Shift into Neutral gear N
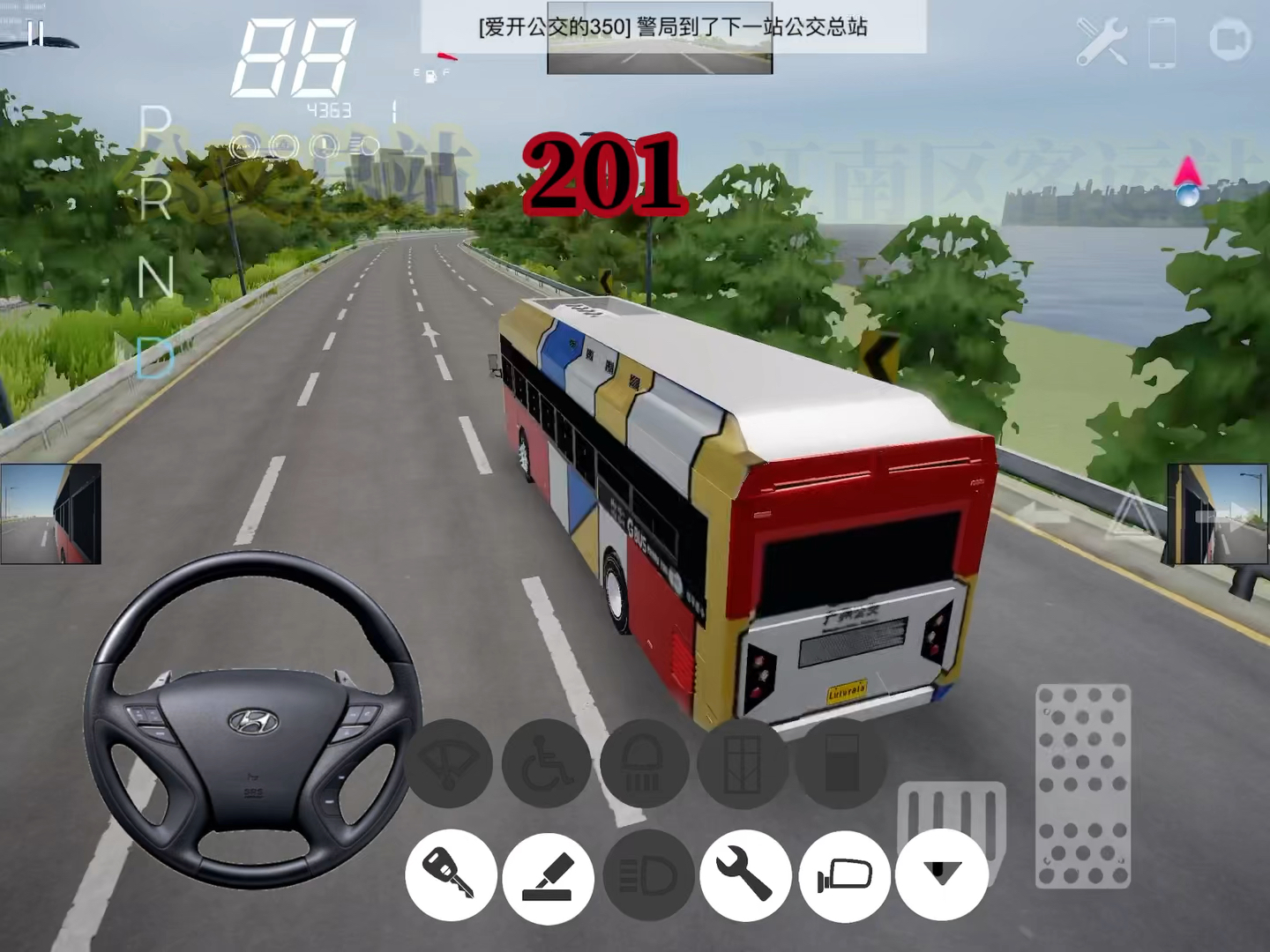Screen dimensions: 1270x952 click(155, 277)
